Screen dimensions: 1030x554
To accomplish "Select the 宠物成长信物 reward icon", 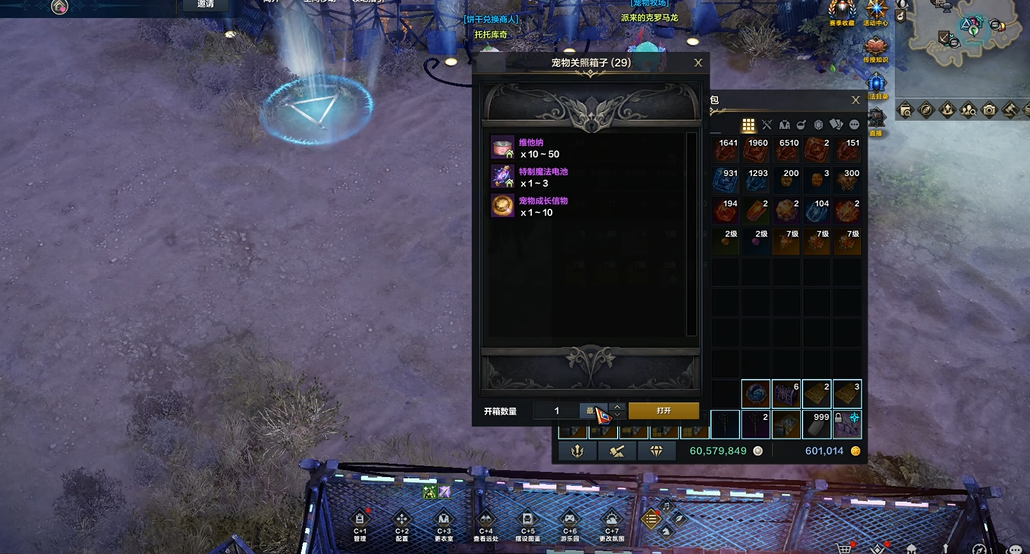I will coord(502,206).
